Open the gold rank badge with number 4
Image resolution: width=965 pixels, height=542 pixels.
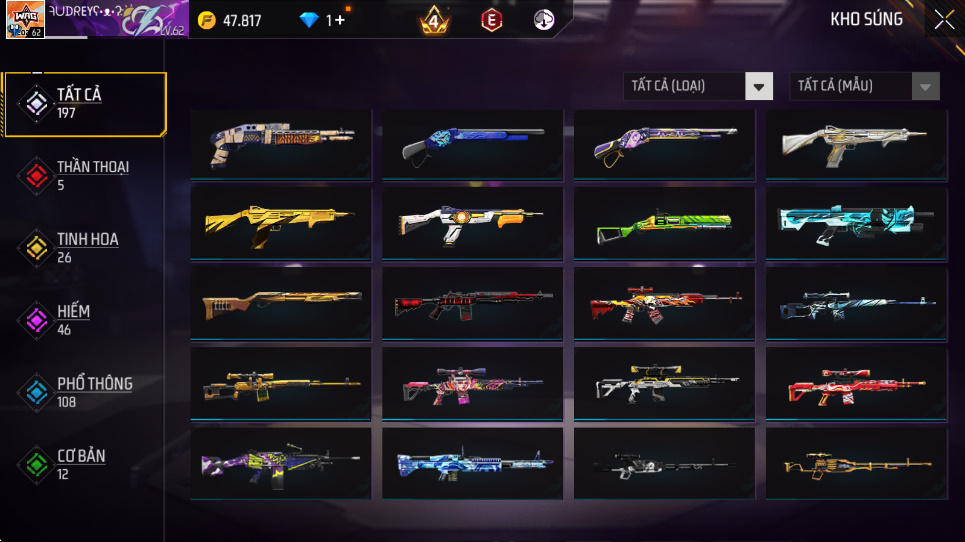point(434,20)
